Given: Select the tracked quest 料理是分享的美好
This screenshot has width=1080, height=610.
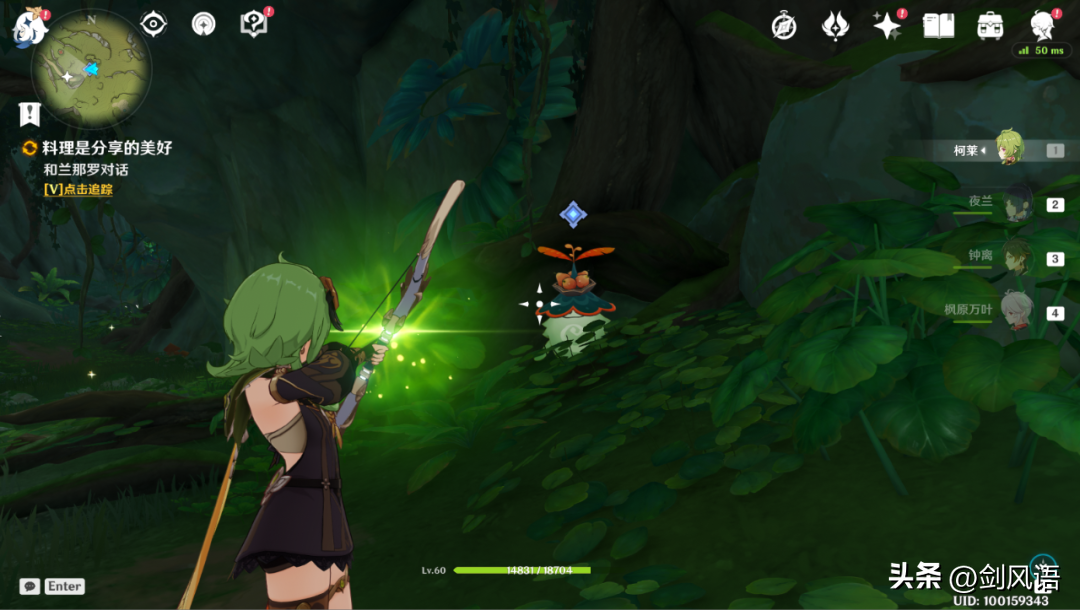Looking at the screenshot, I should pos(106,148).
